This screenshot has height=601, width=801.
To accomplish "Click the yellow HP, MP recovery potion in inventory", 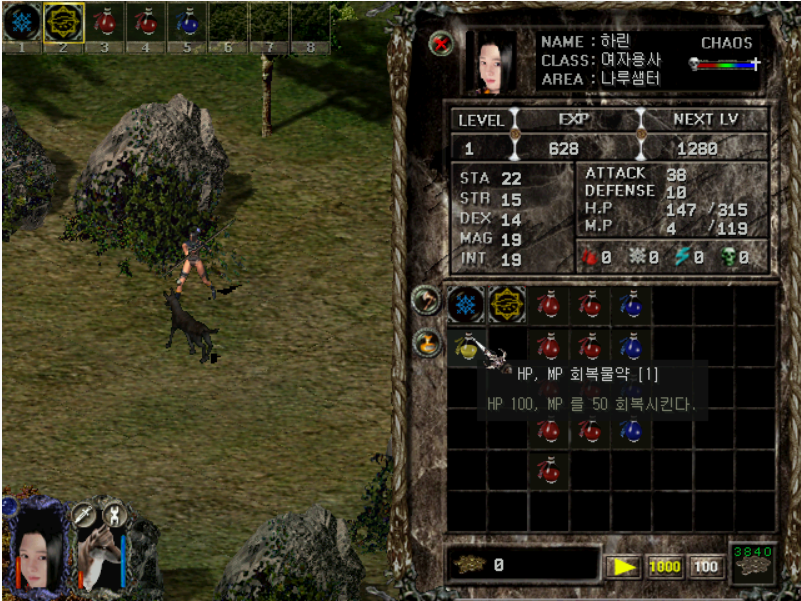I will pos(465,346).
